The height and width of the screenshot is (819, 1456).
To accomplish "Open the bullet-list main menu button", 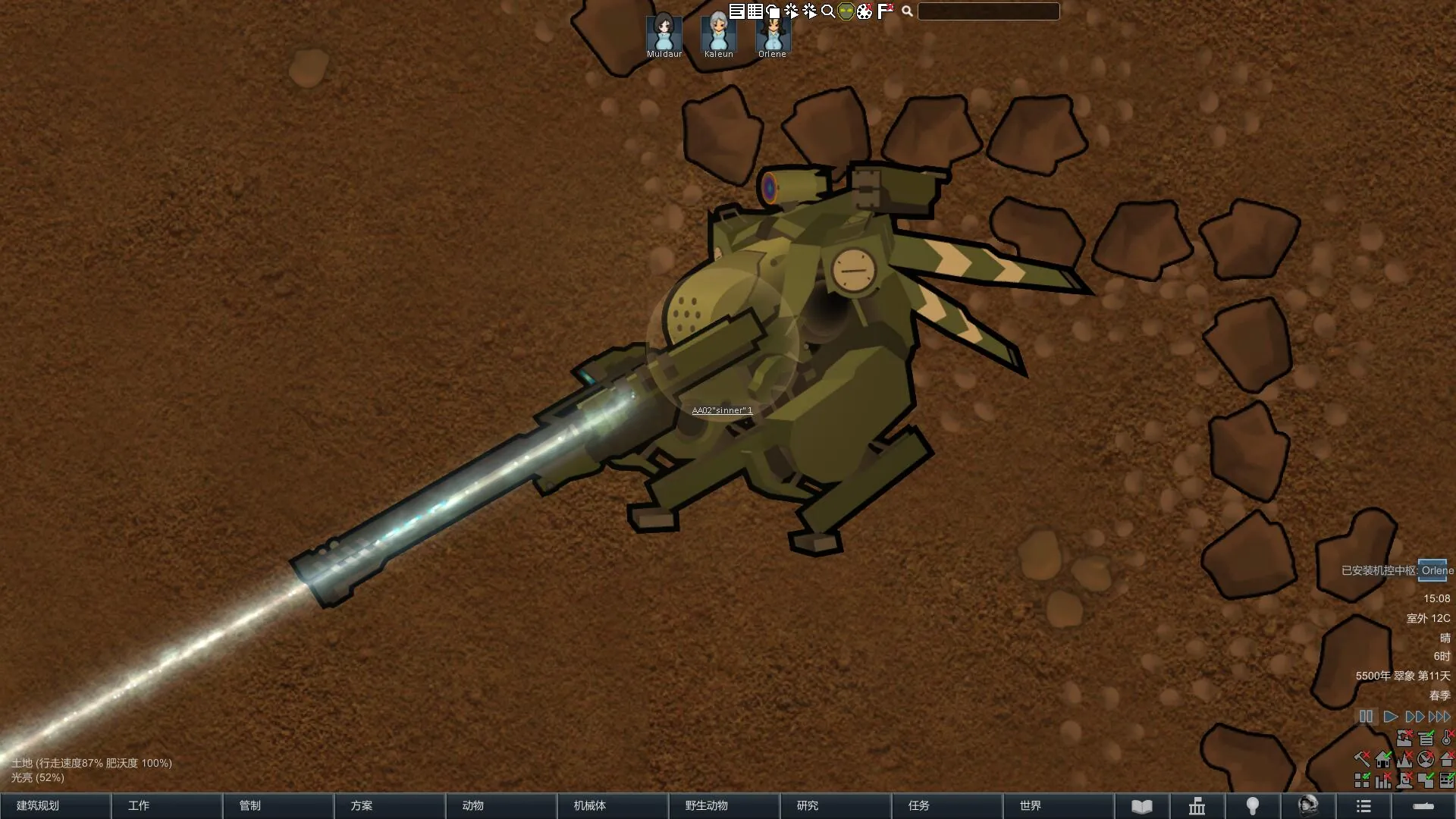I will tap(1363, 806).
